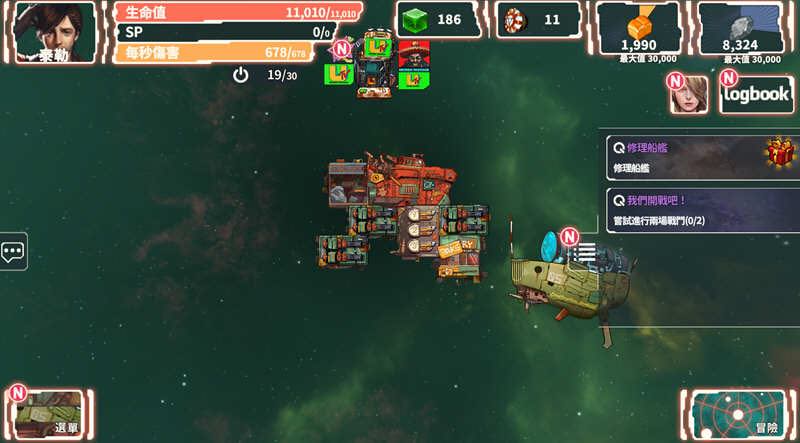The height and width of the screenshot is (443, 800).
Task: Open the logbook
Action: tap(757, 94)
